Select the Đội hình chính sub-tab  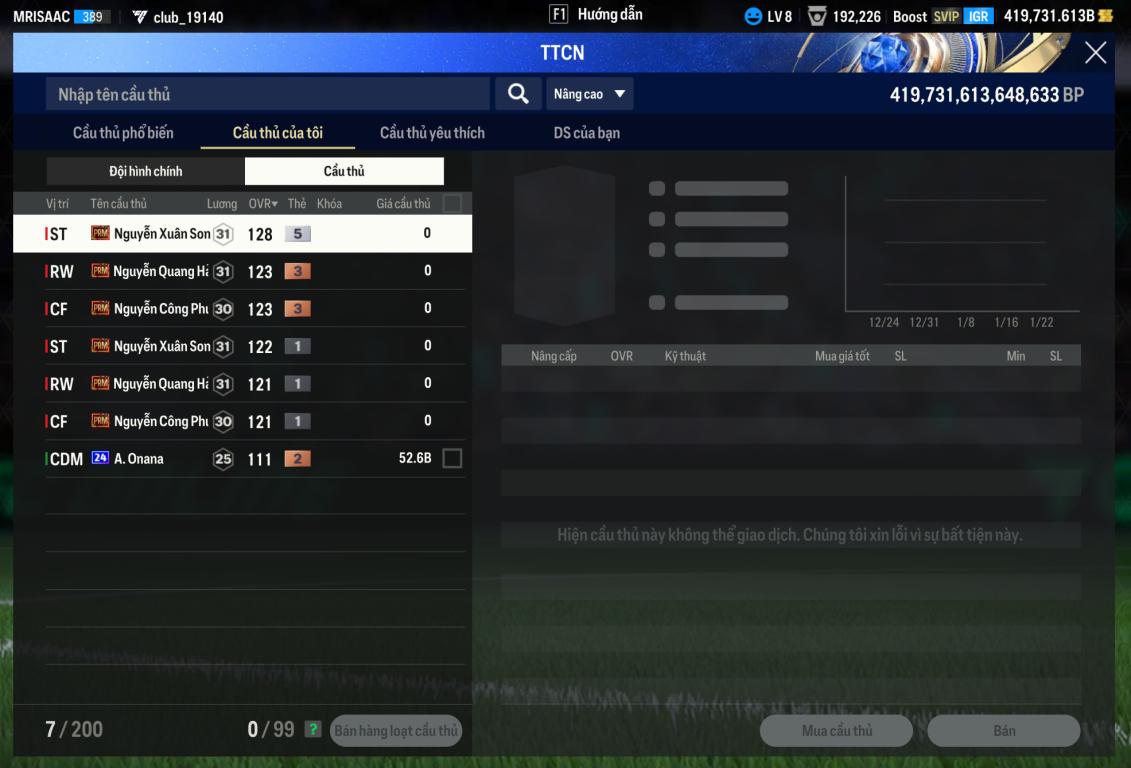146,171
